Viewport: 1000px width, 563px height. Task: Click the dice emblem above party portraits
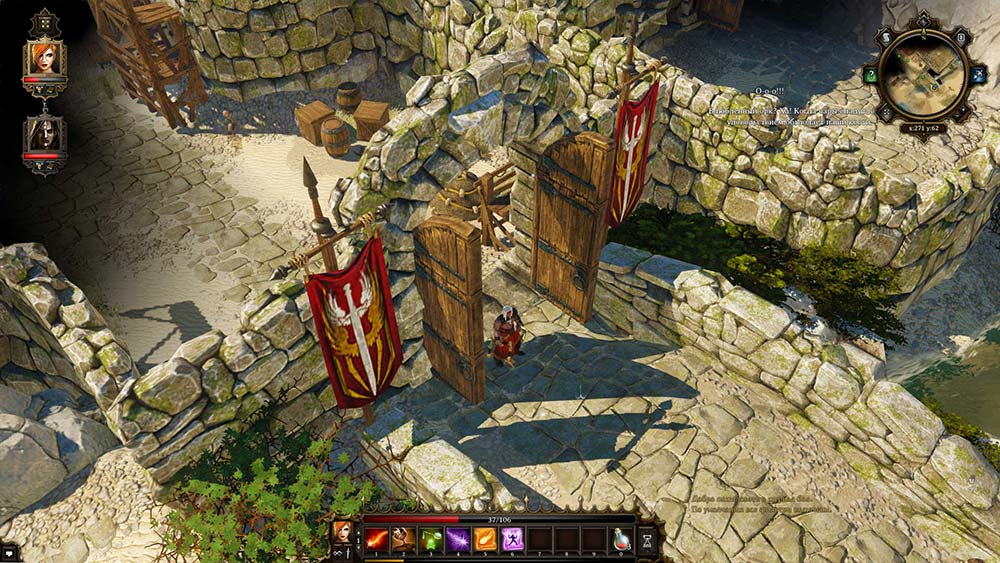tap(45, 22)
